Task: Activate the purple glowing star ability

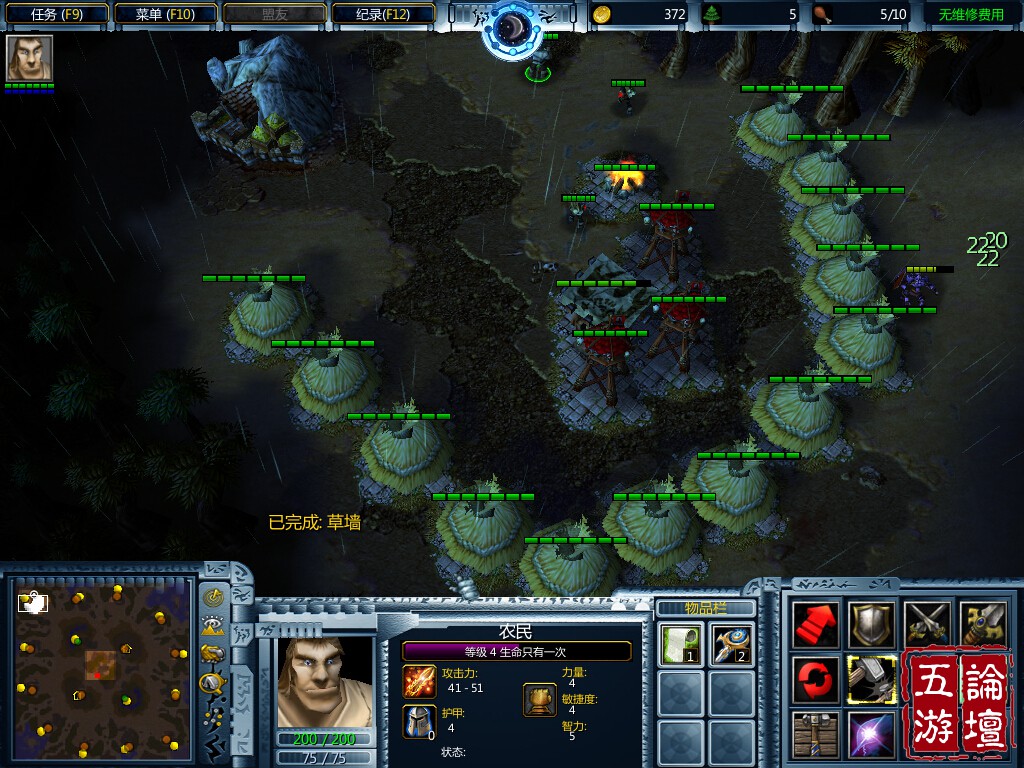Action: 871,735
